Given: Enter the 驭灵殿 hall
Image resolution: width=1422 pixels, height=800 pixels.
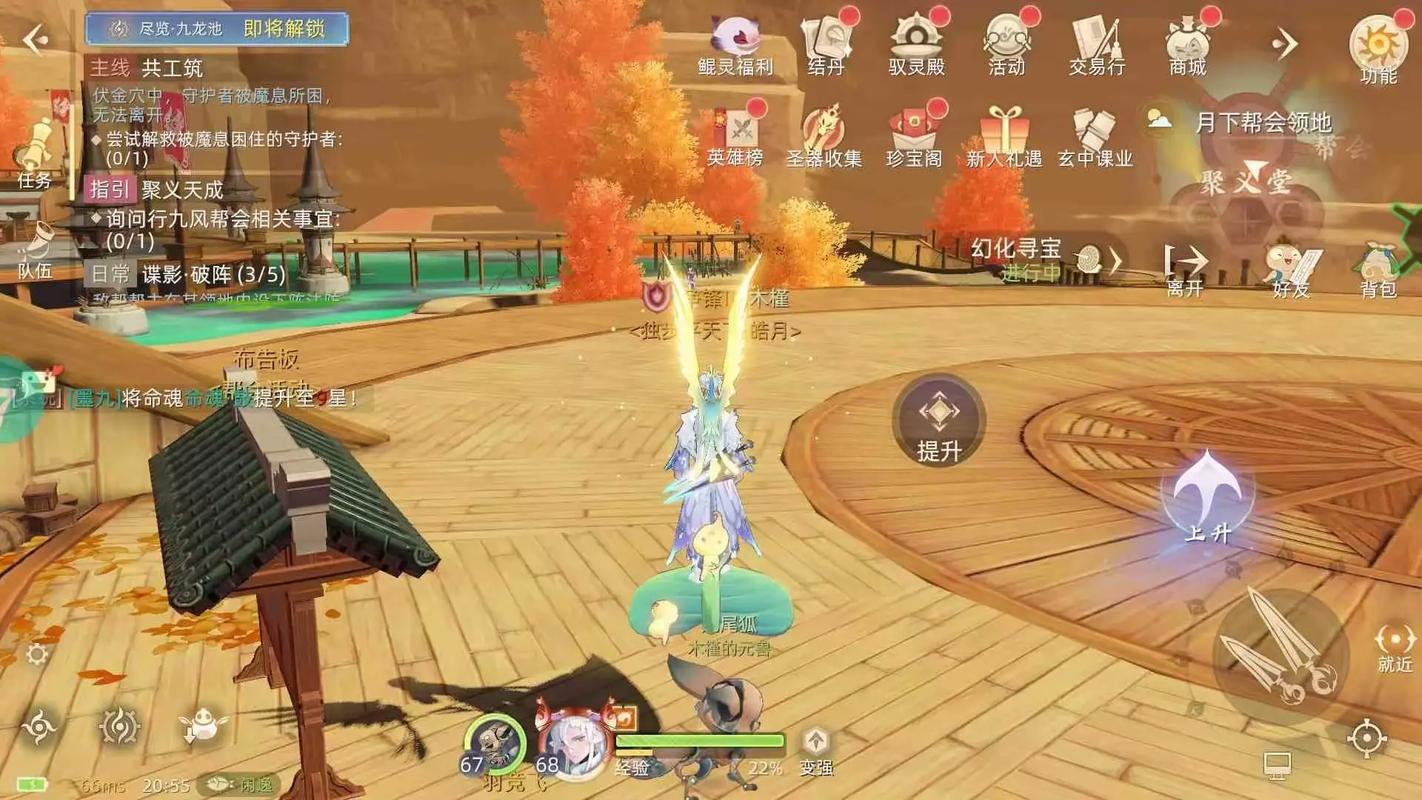Looking at the screenshot, I should pos(916,45).
